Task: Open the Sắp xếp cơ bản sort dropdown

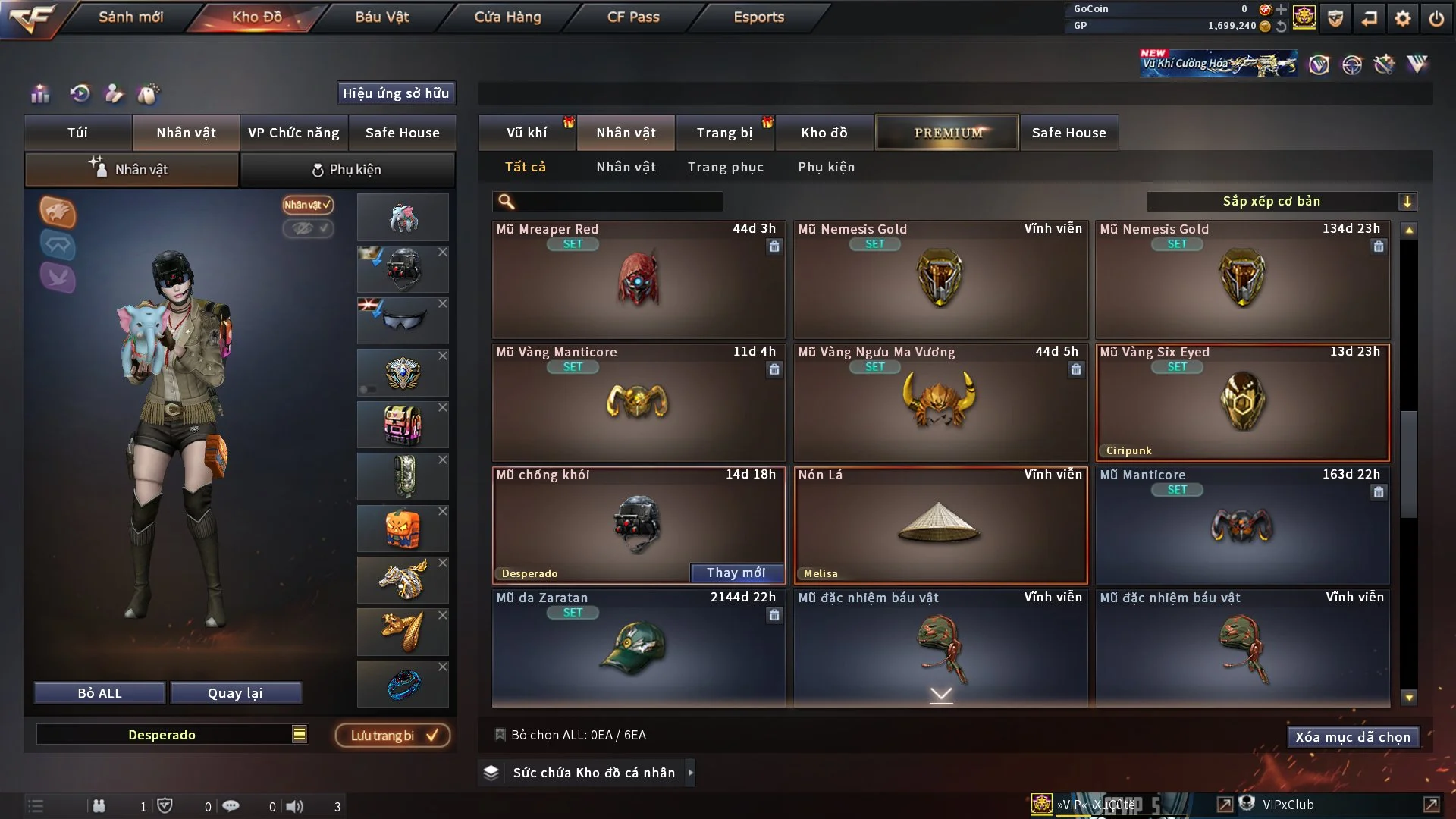Action: [1281, 202]
